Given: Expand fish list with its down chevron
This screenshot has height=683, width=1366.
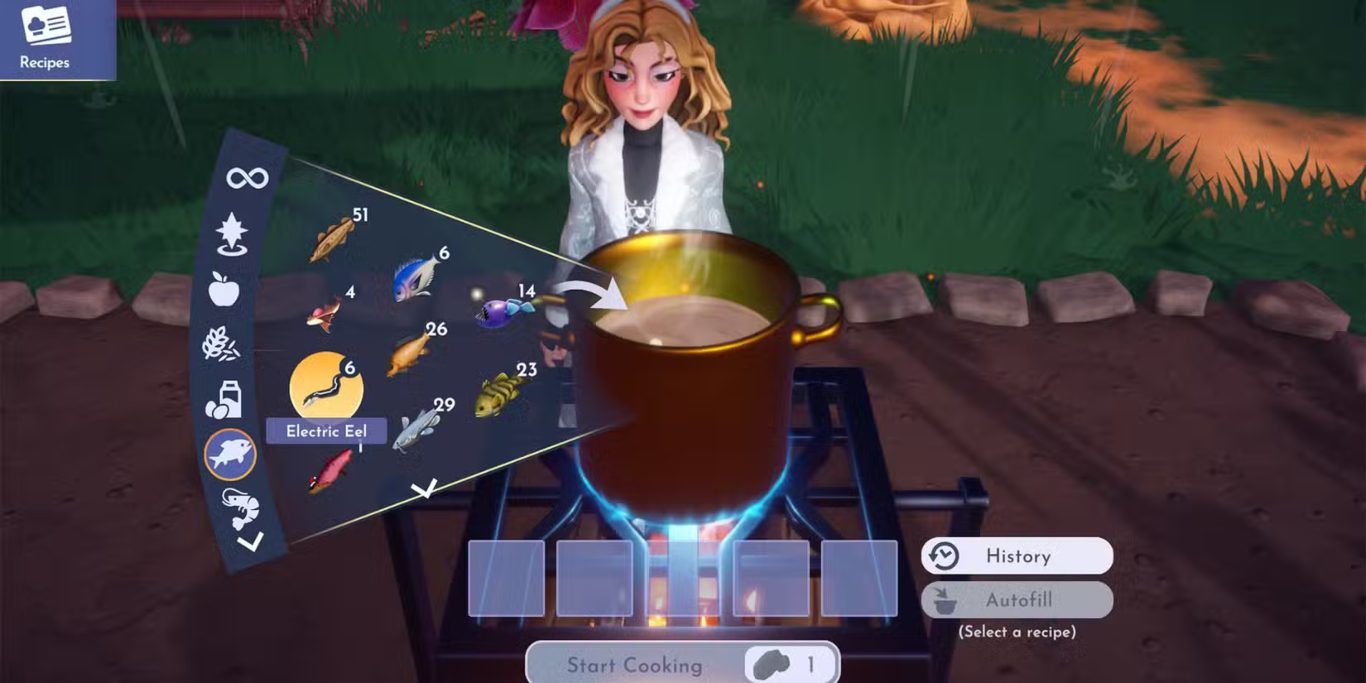Looking at the screenshot, I should point(425,488).
